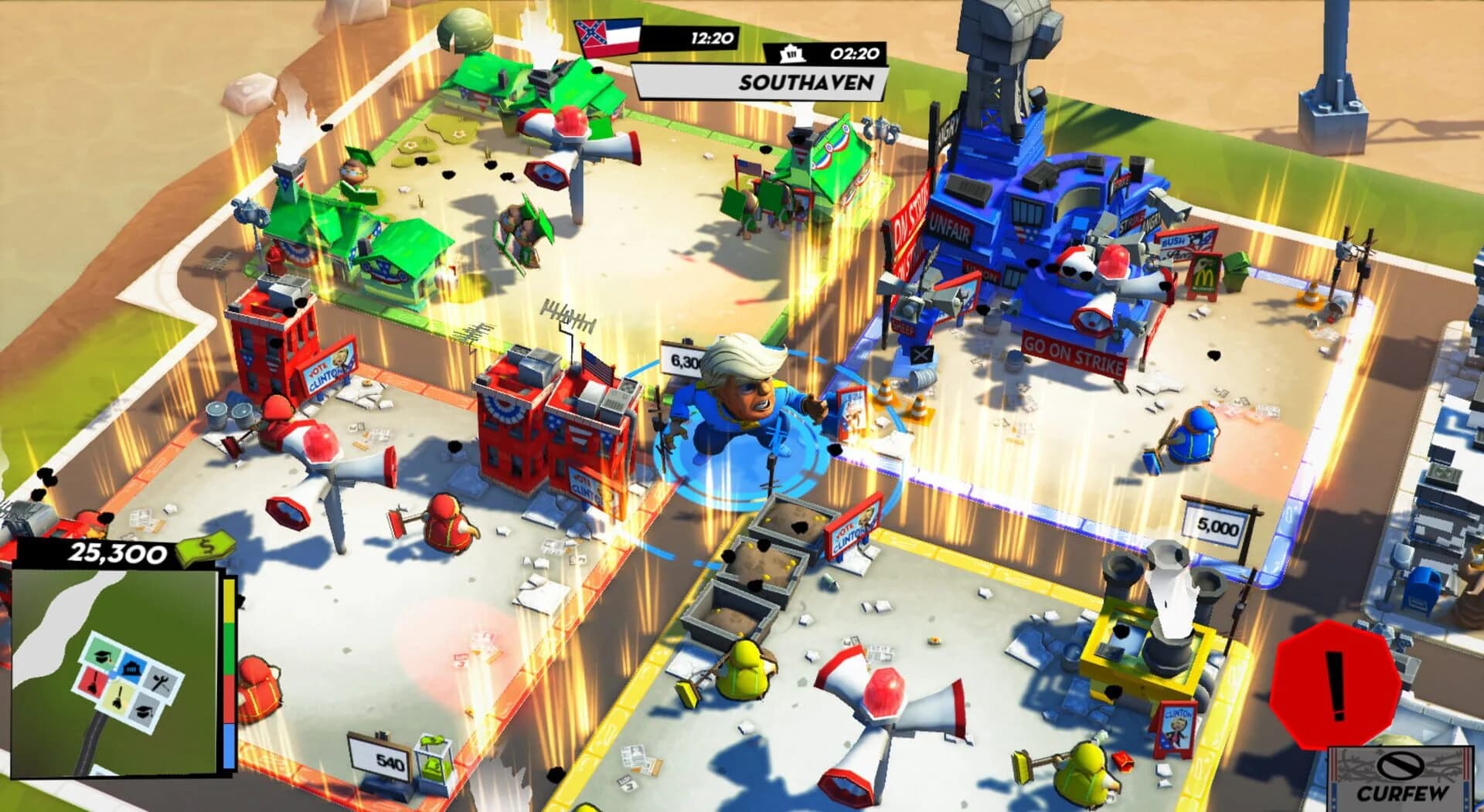Click the wrench and screwdriver repair icon on minimap
The width and height of the screenshot is (1484, 812).
point(160,683)
